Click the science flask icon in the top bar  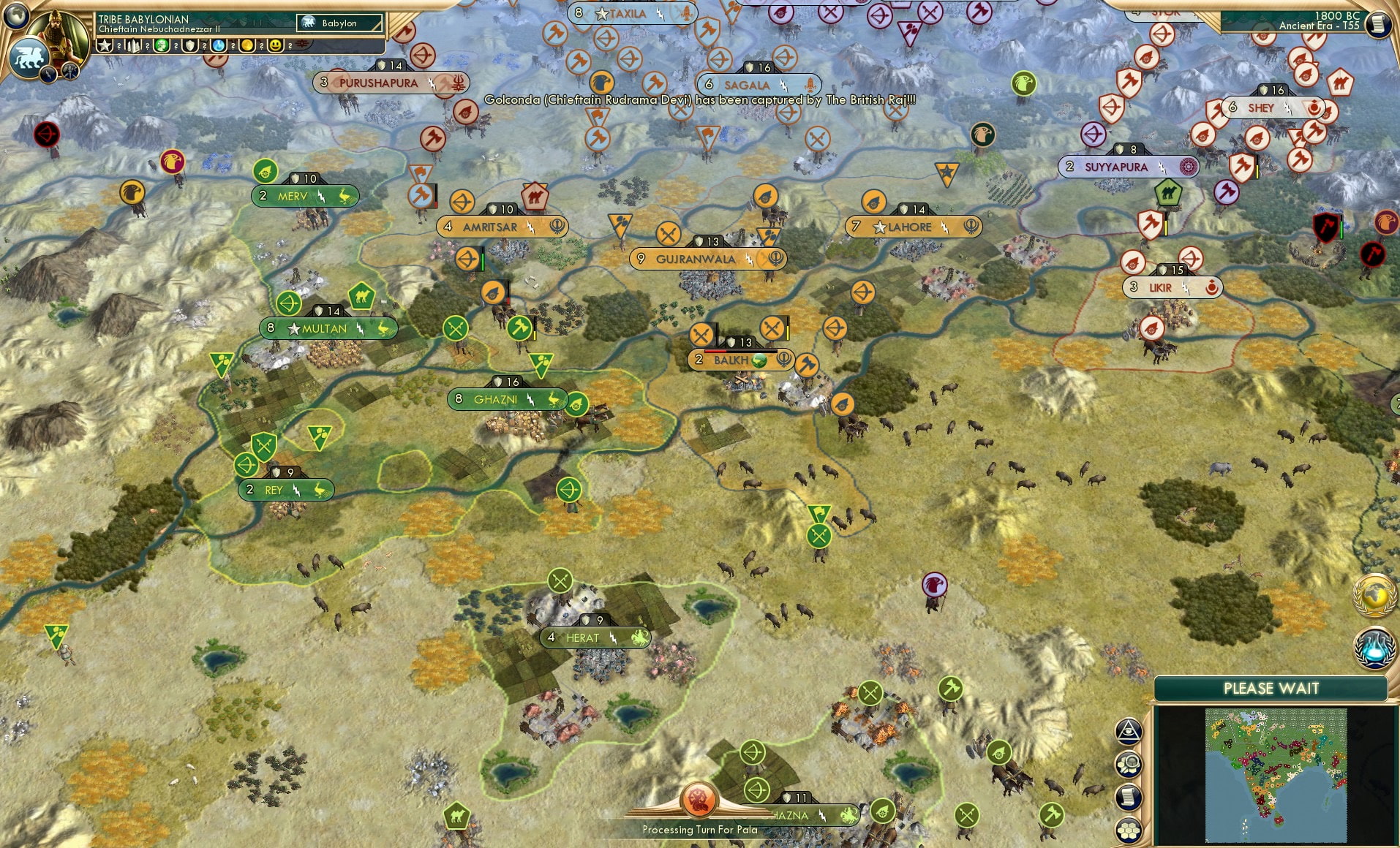(218, 45)
